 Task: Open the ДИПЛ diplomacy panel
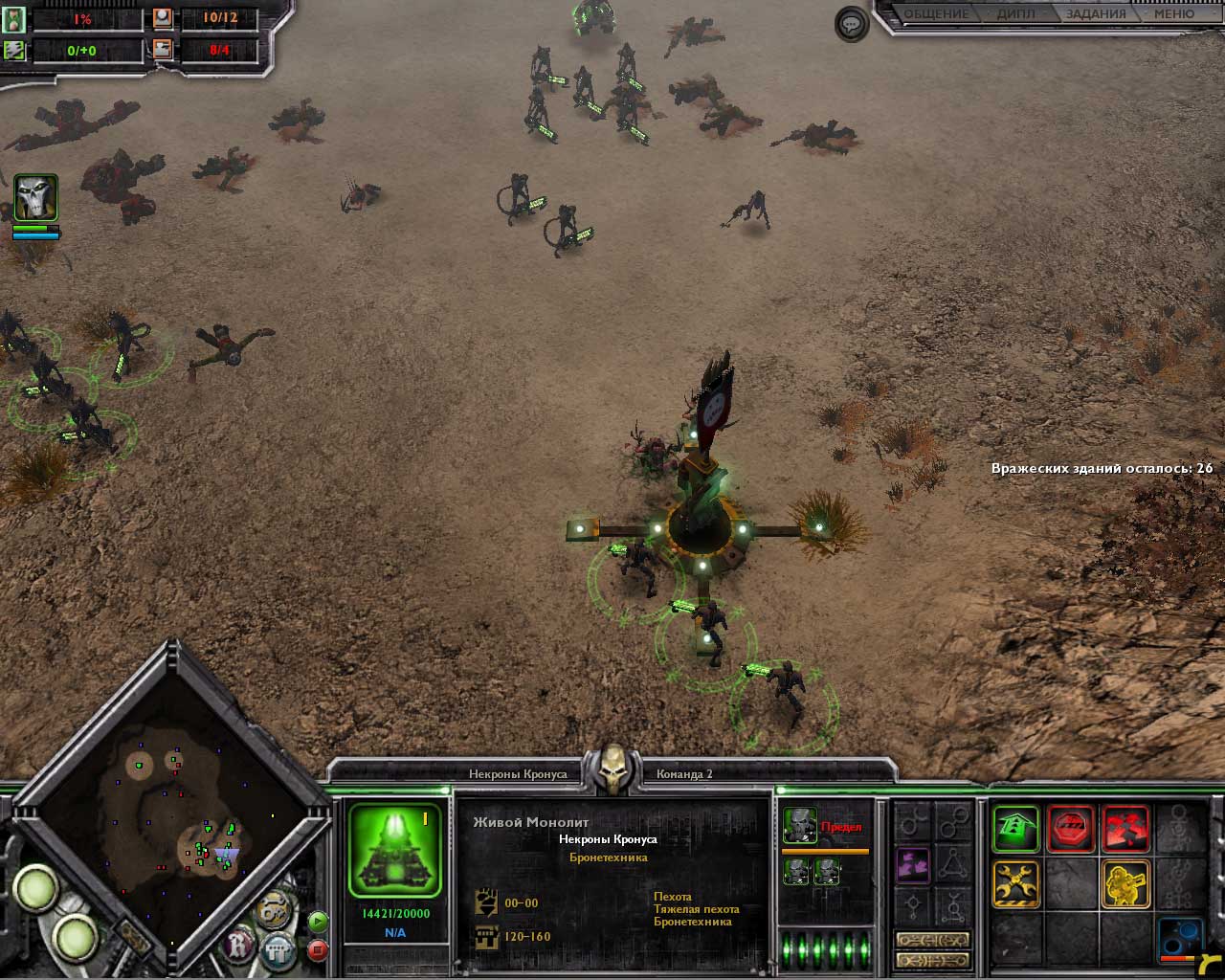click(1016, 14)
